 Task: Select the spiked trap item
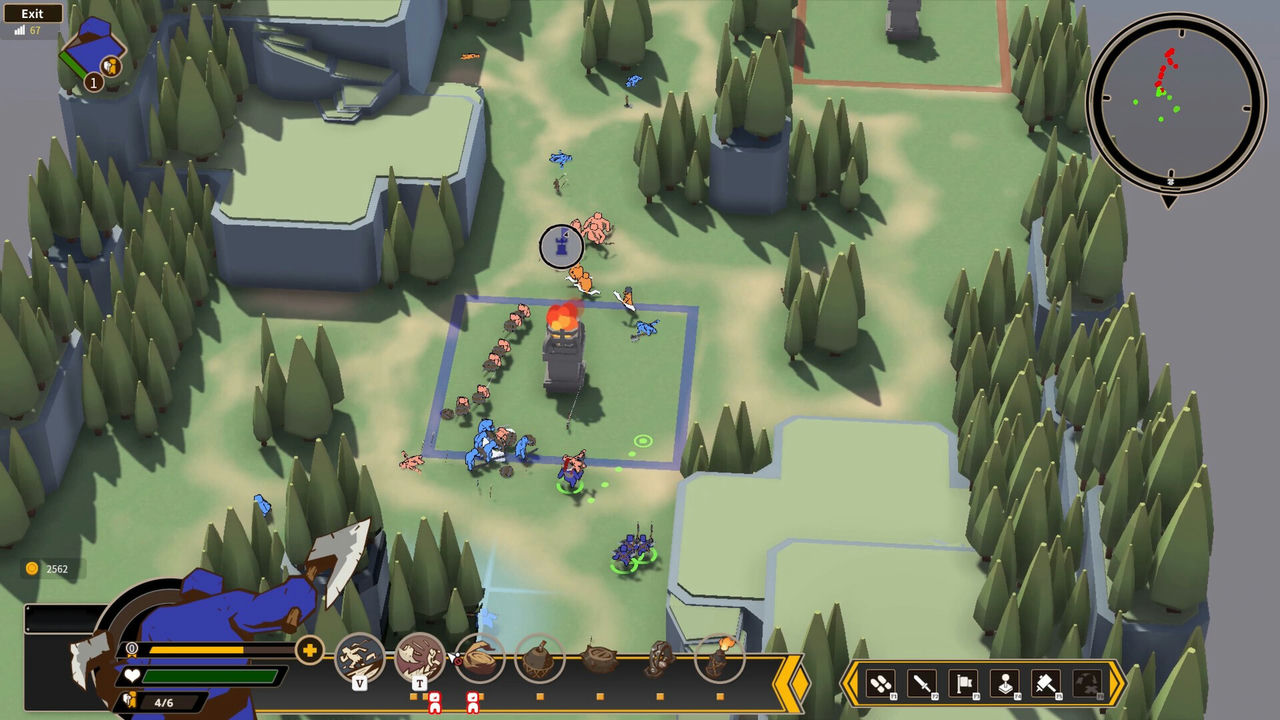pos(600,659)
